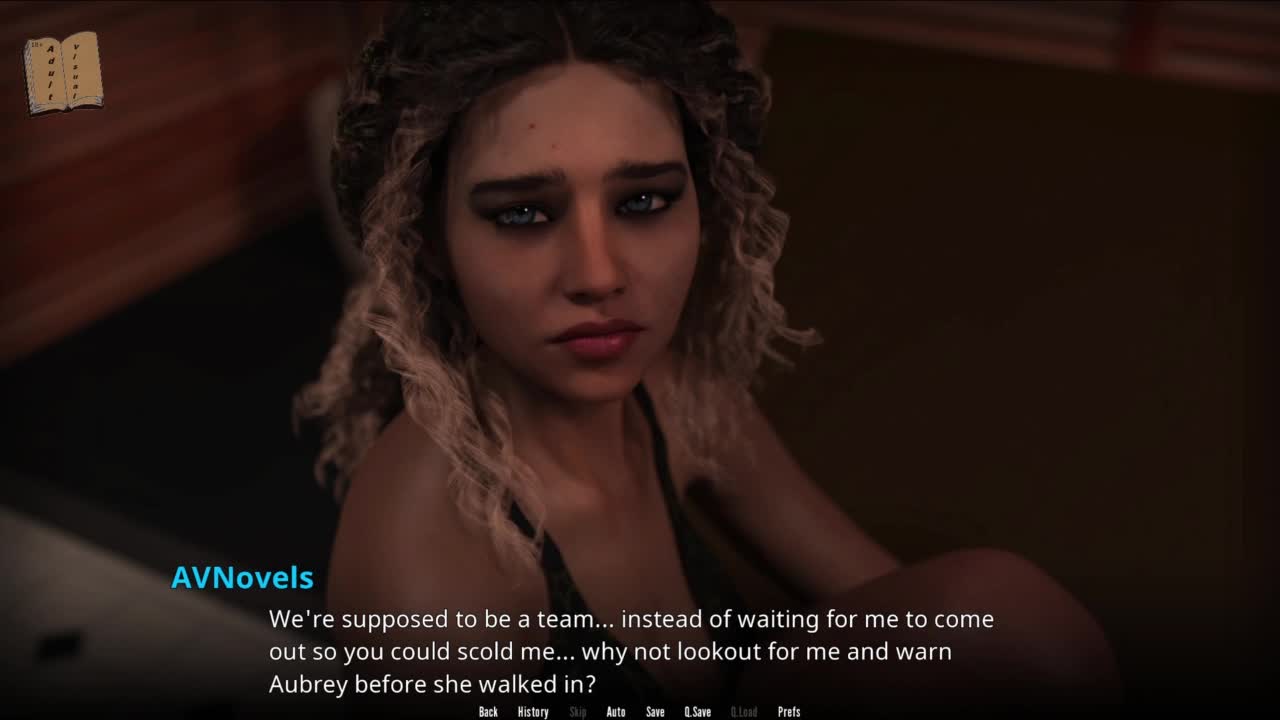Open the Save game menu

coord(655,712)
